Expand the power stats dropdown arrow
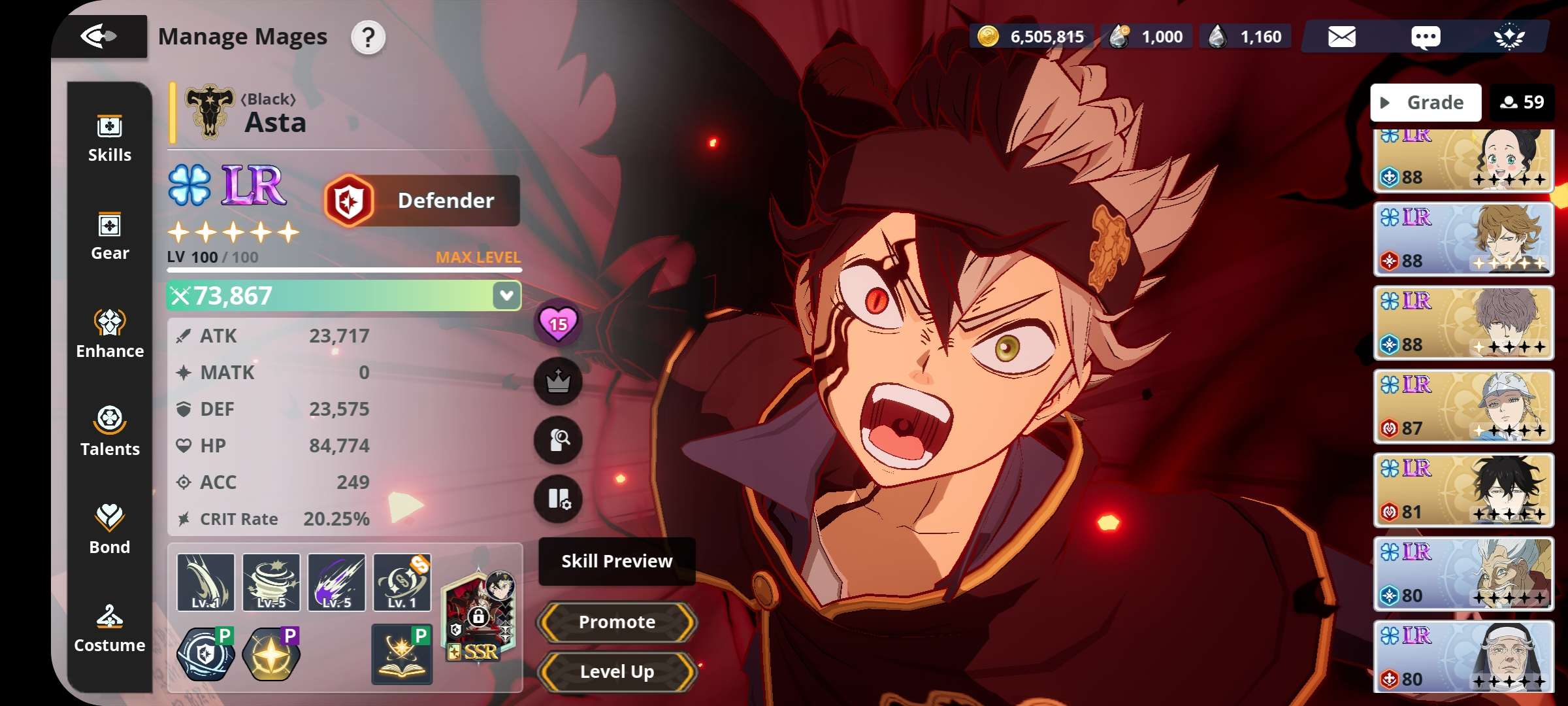1568x706 pixels. click(506, 295)
